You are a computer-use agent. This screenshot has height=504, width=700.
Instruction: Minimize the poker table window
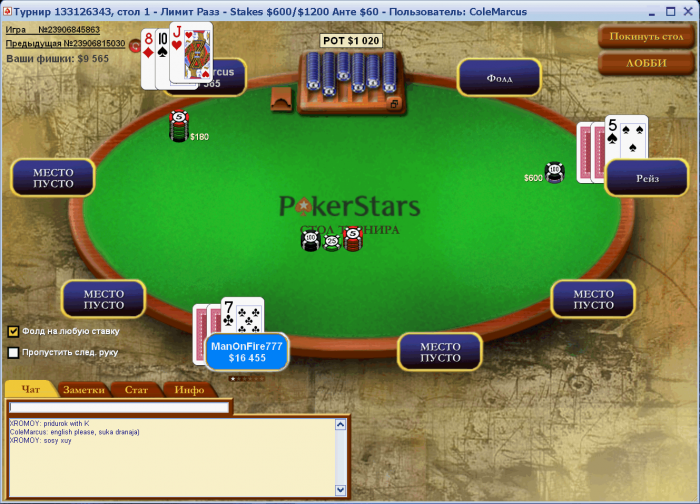pos(654,9)
